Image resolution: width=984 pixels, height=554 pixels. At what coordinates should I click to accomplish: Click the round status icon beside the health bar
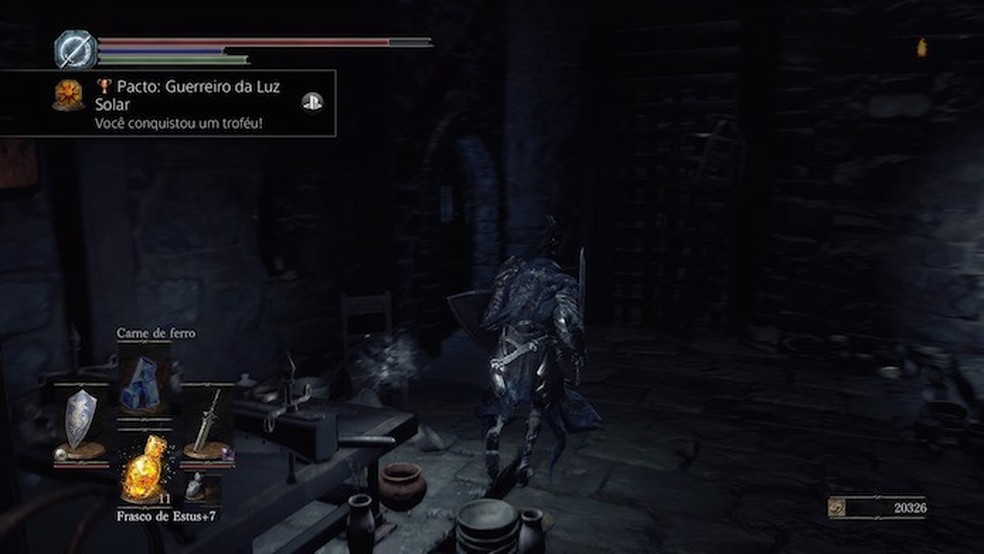point(74,49)
